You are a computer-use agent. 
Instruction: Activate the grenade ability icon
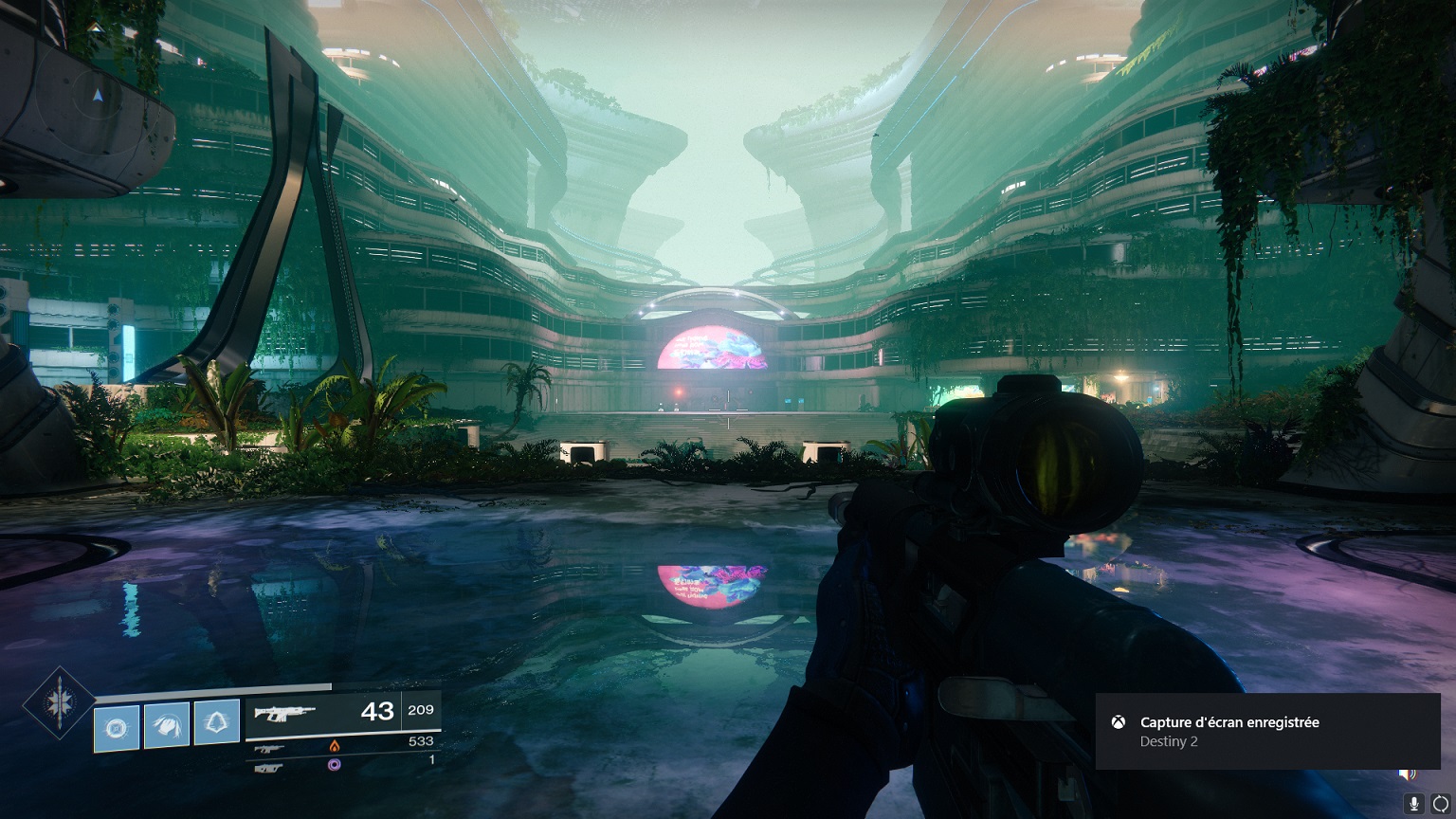pyautogui.click(x=118, y=728)
